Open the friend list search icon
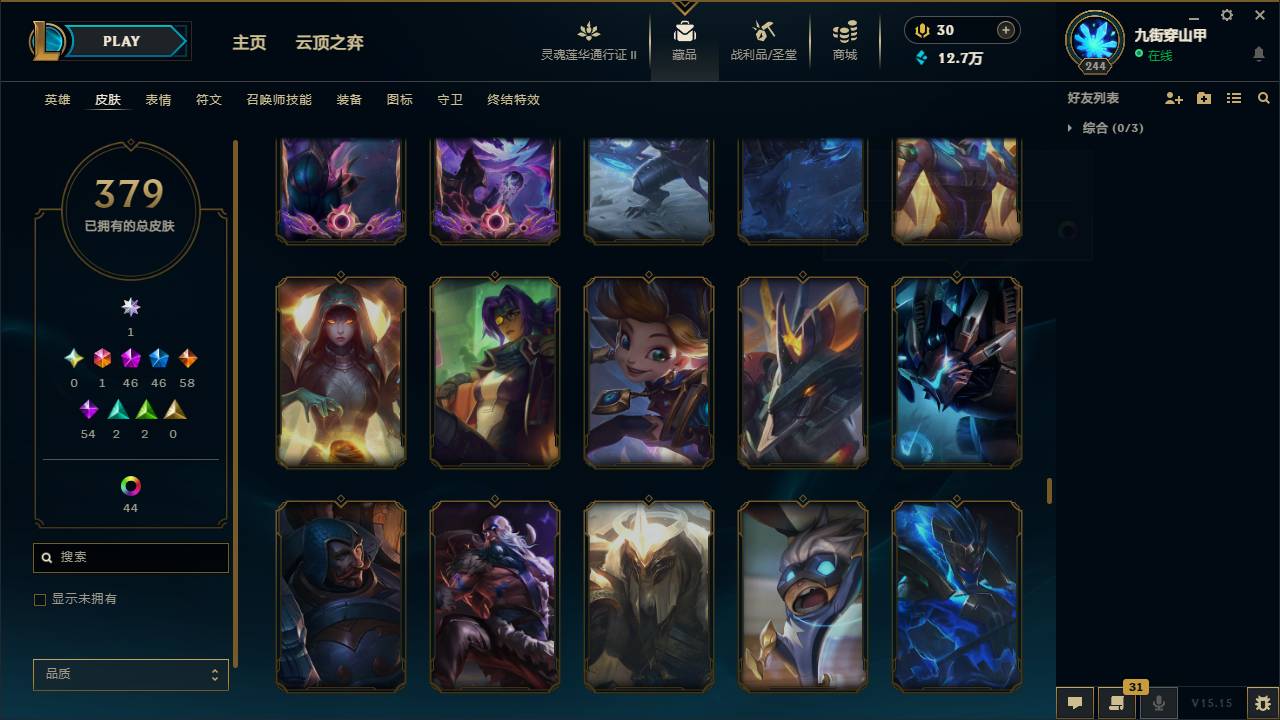The height and width of the screenshot is (720, 1280). click(x=1264, y=97)
